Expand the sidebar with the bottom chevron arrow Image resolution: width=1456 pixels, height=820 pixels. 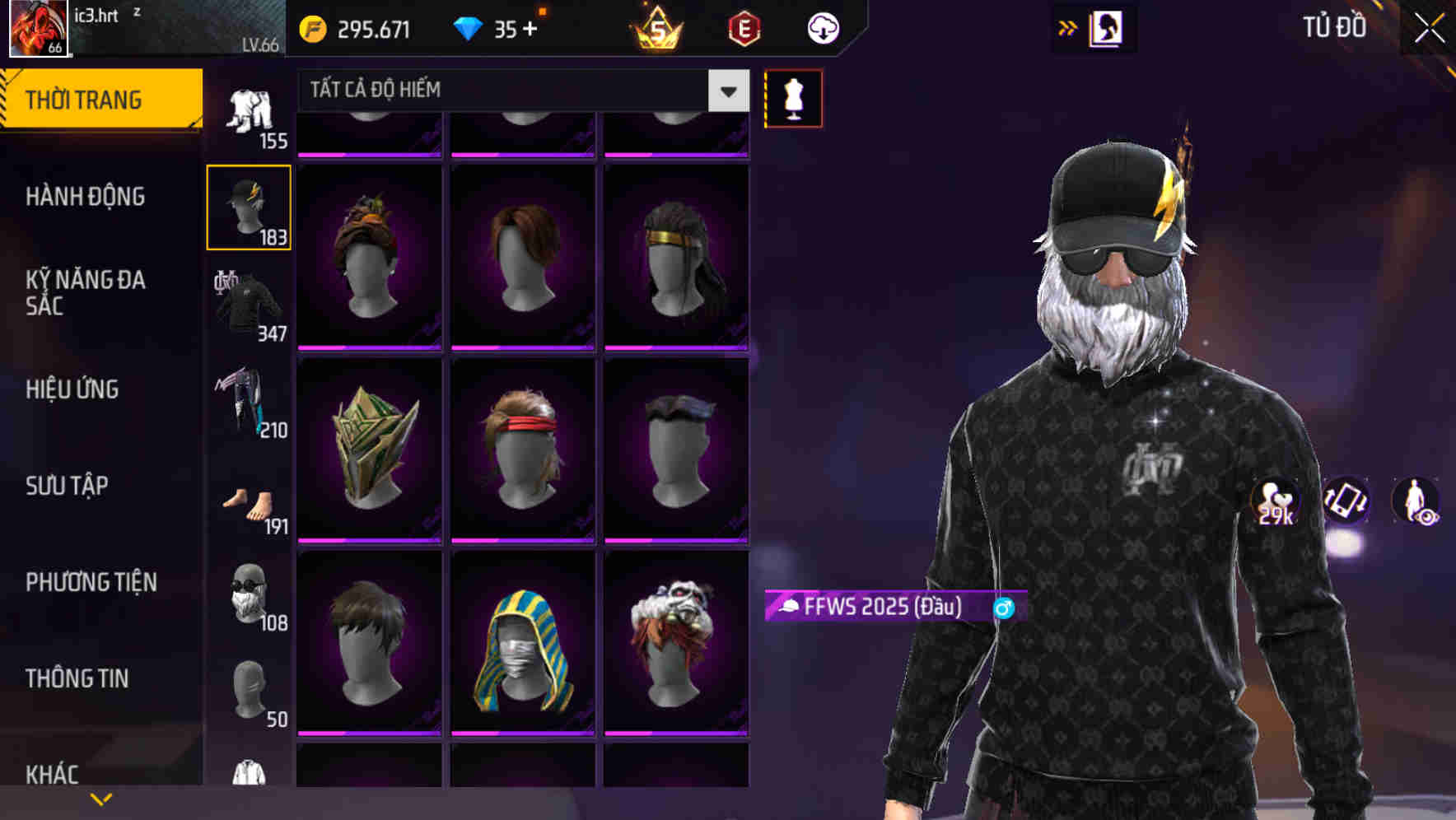coord(101,798)
